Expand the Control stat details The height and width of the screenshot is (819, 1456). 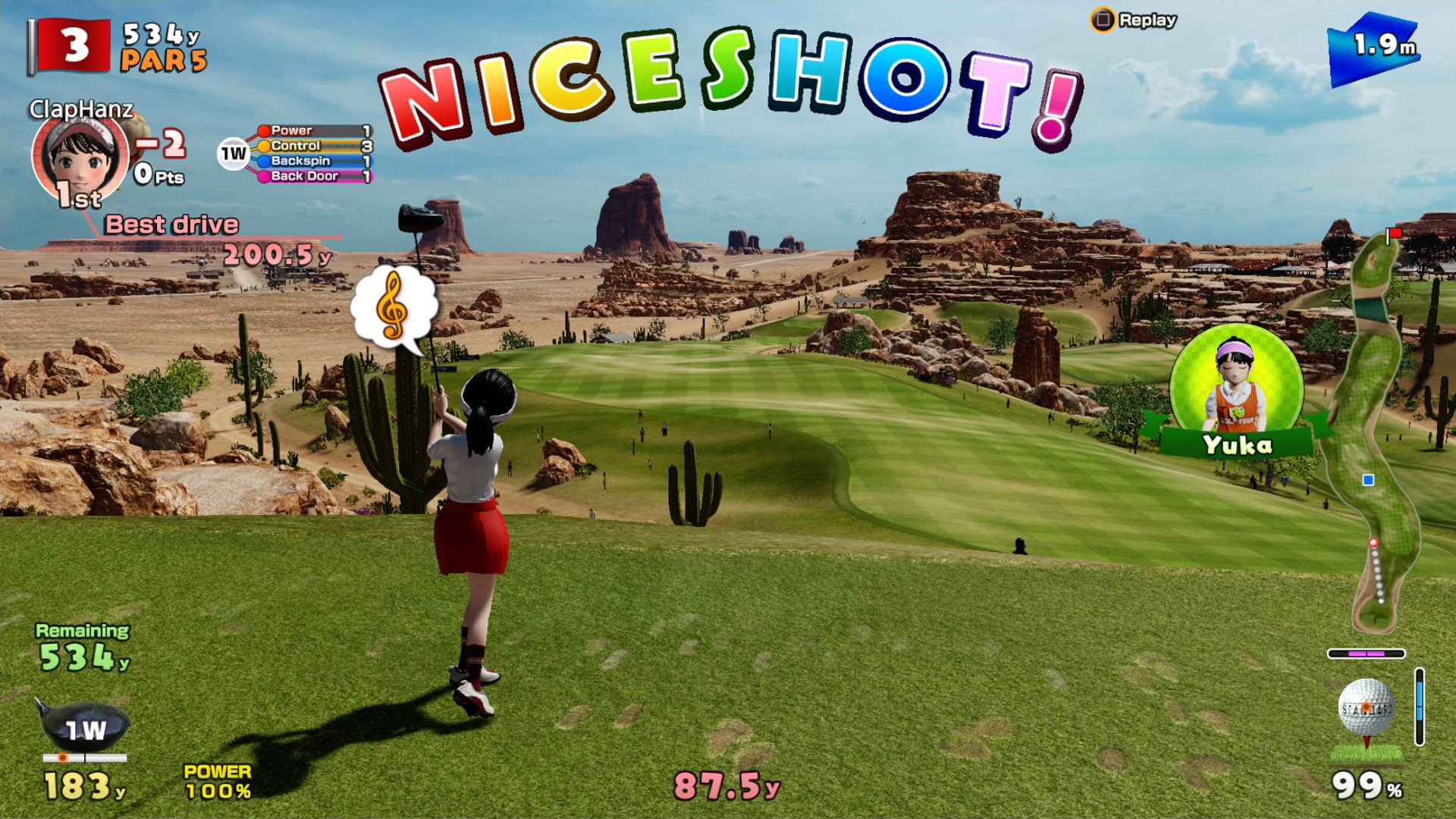coord(303,146)
